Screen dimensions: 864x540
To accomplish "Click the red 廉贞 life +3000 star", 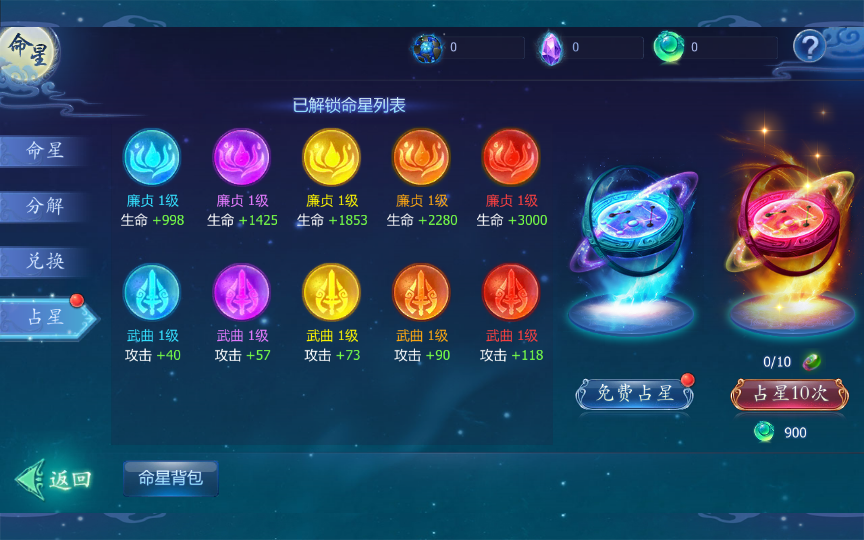I will [x=511, y=157].
